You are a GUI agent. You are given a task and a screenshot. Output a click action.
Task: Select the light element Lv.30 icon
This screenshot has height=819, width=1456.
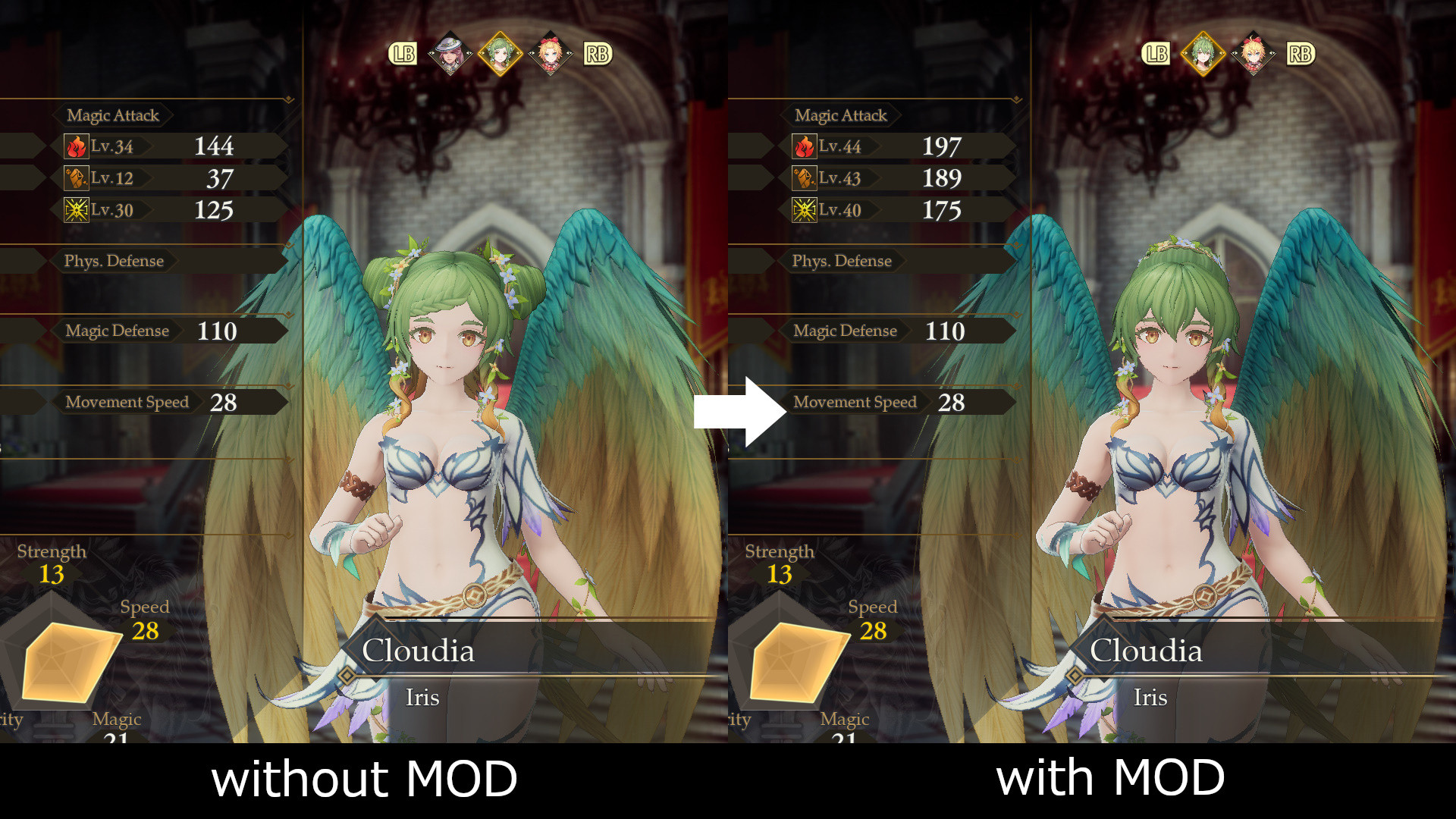[77, 209]
